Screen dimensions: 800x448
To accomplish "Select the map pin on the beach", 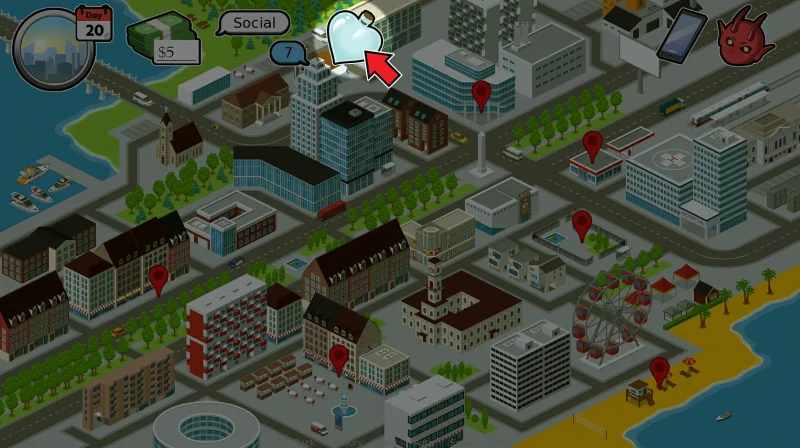I will pos(659,371).
